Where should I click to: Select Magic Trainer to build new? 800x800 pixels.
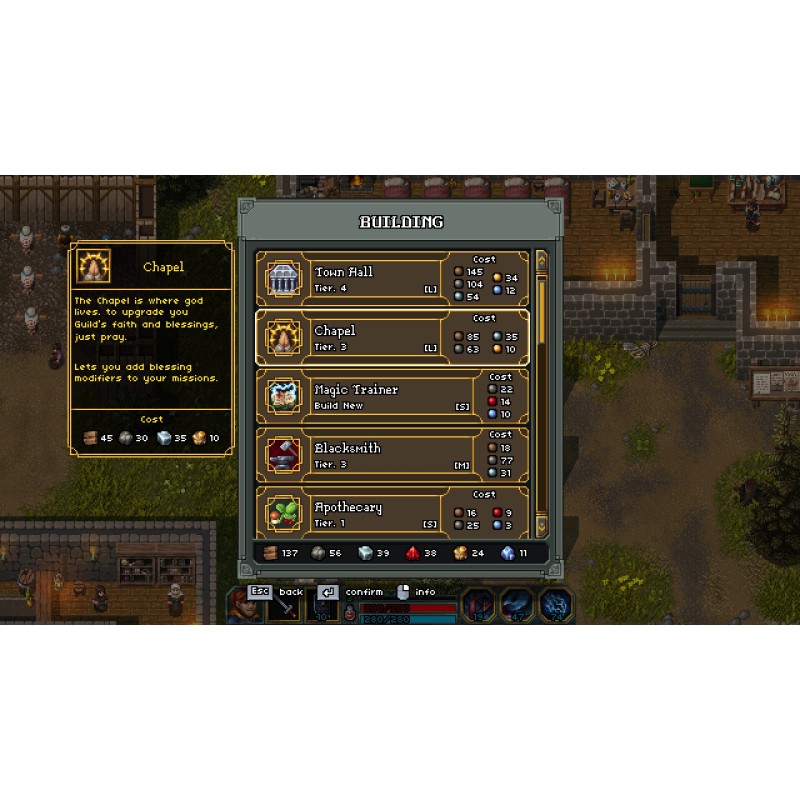click(x=392, y=396)
